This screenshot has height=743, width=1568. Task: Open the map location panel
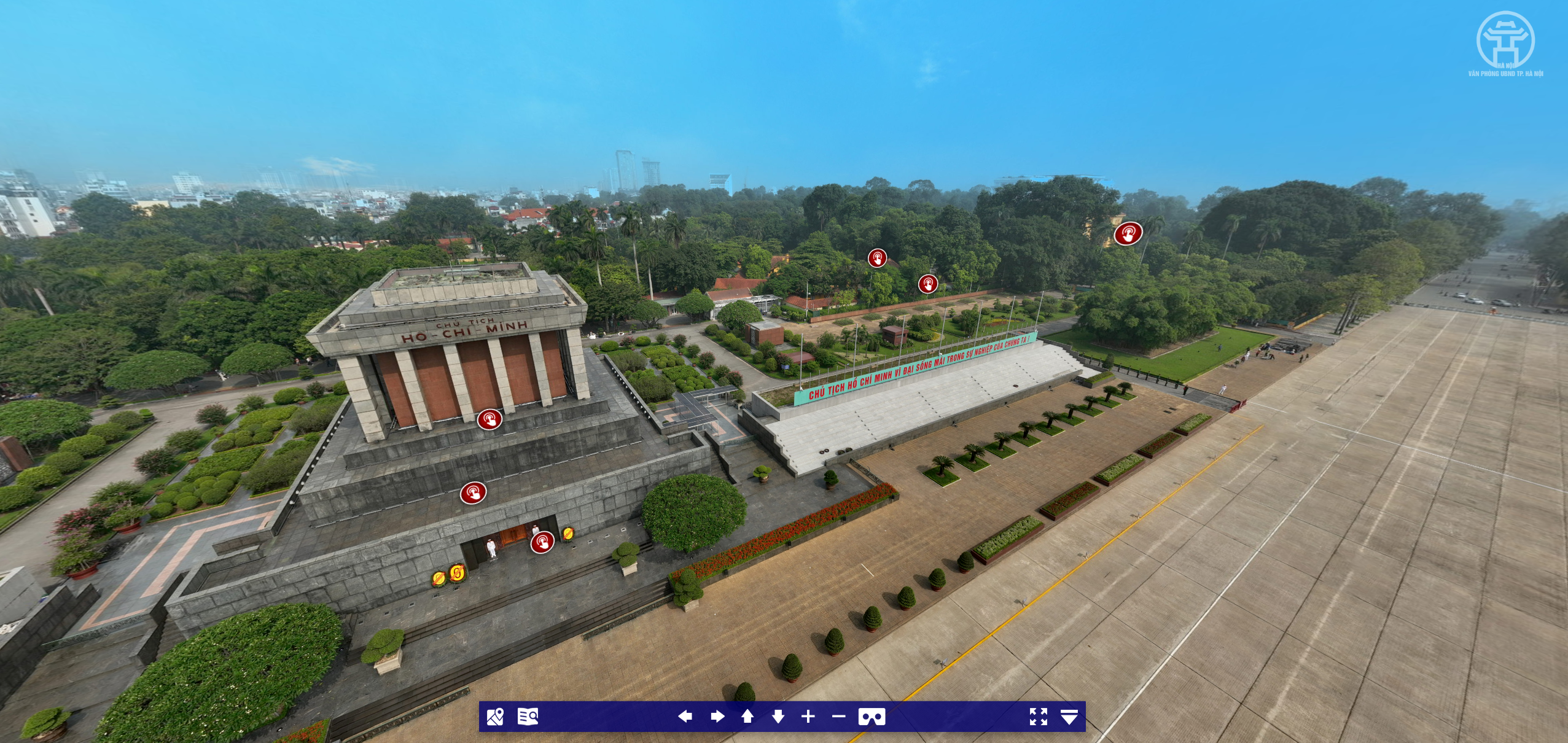[x=494, y=717]
